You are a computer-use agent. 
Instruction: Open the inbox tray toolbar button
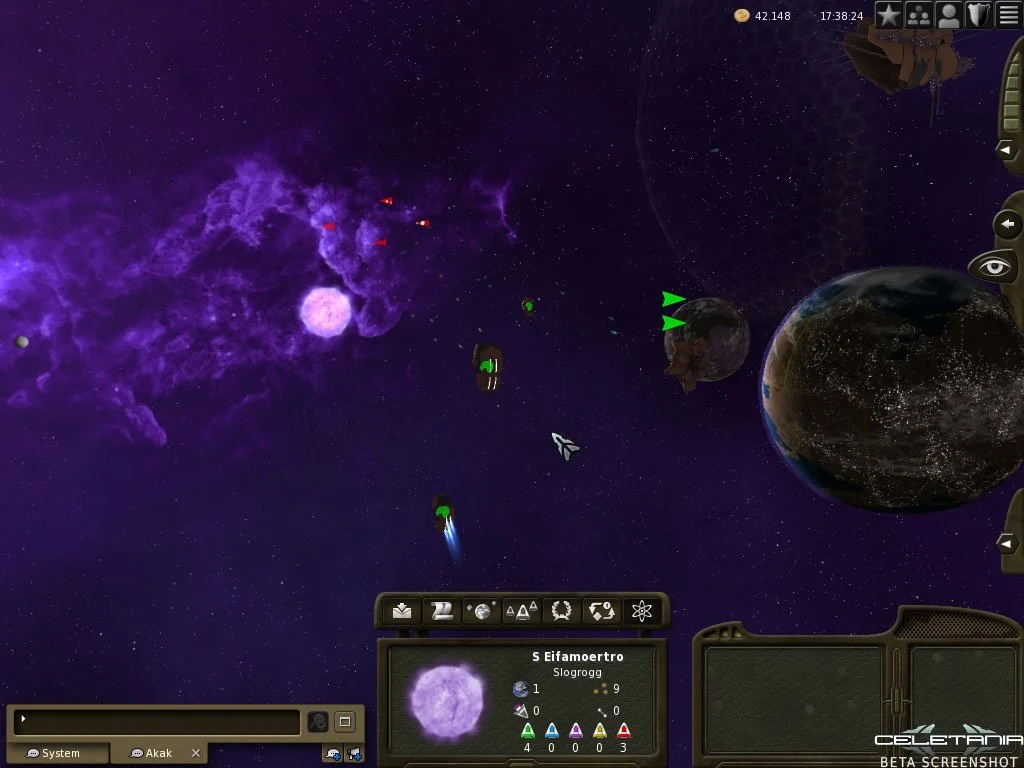click(402, 611)
